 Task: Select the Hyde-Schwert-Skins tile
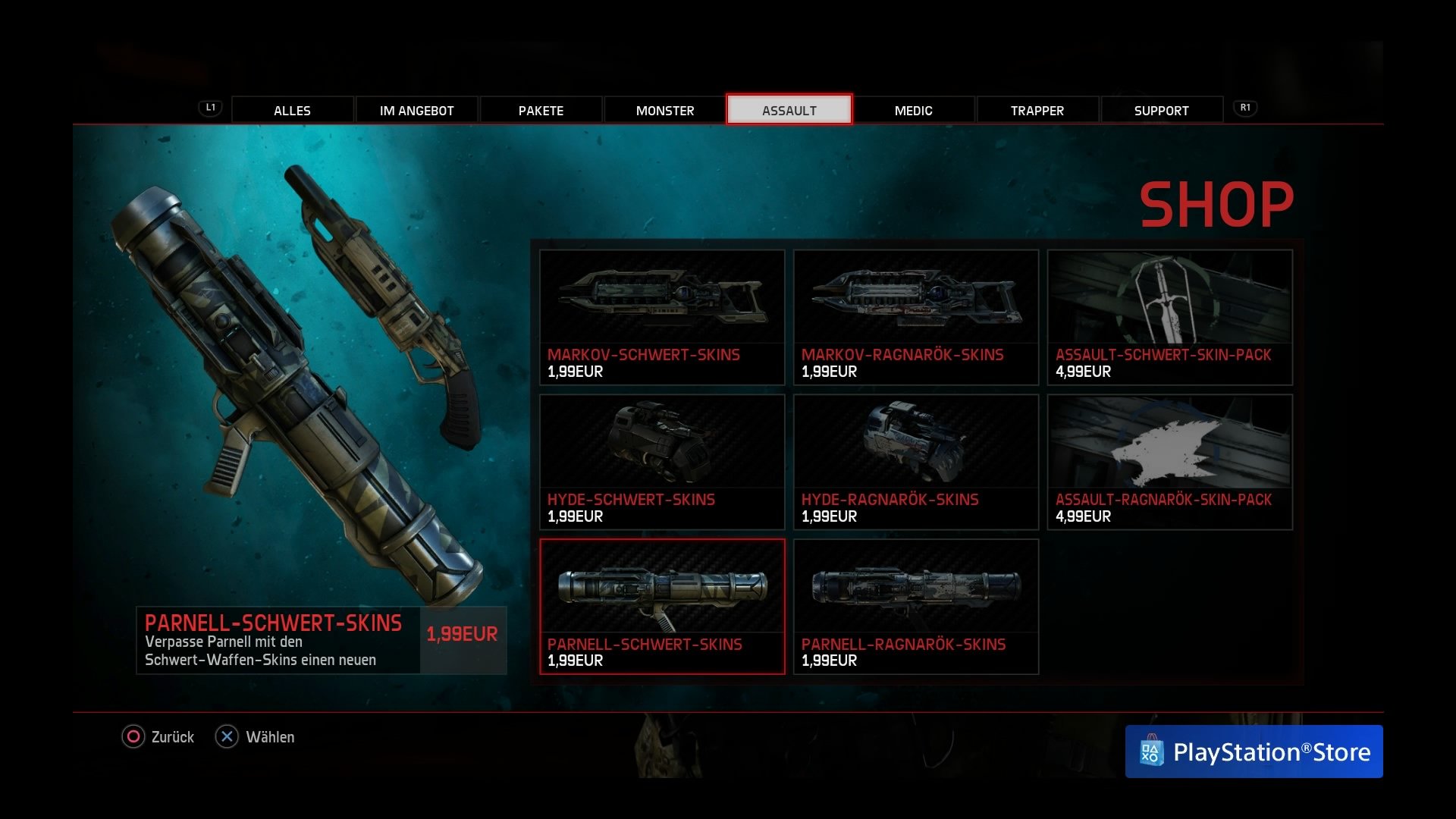click(x=661, y=463)
